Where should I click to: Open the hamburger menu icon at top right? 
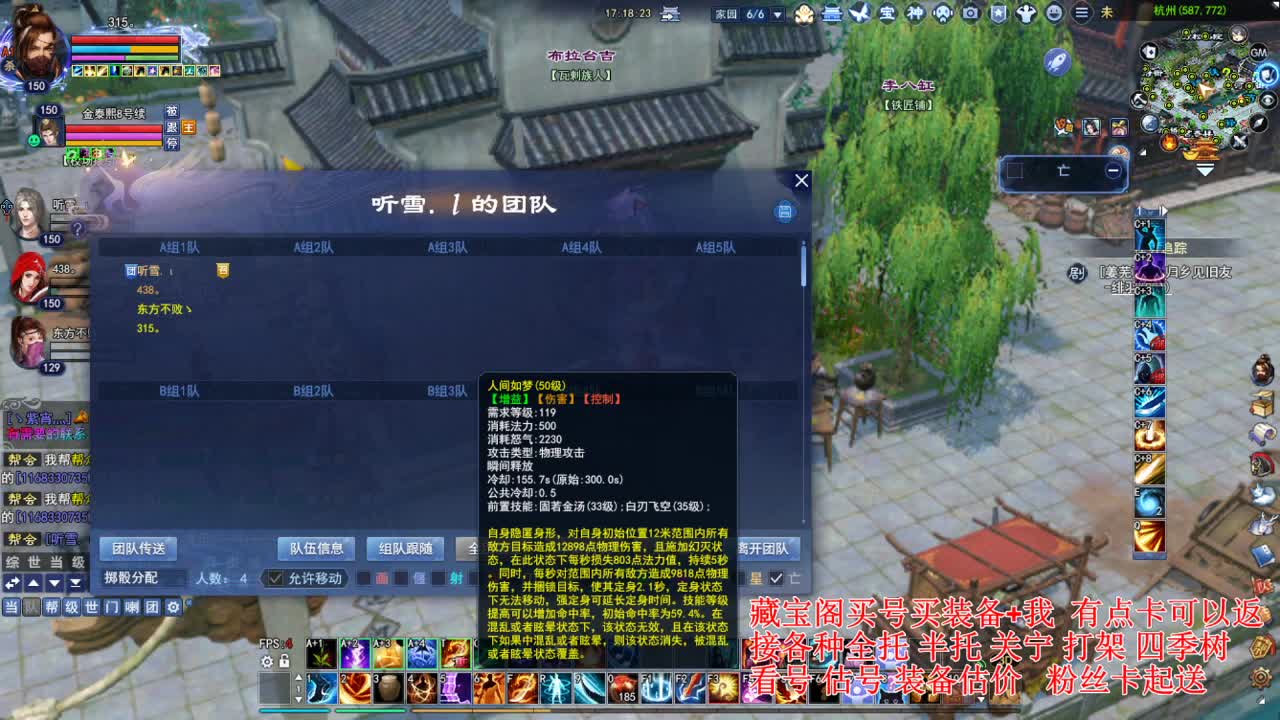point(1081,12)
